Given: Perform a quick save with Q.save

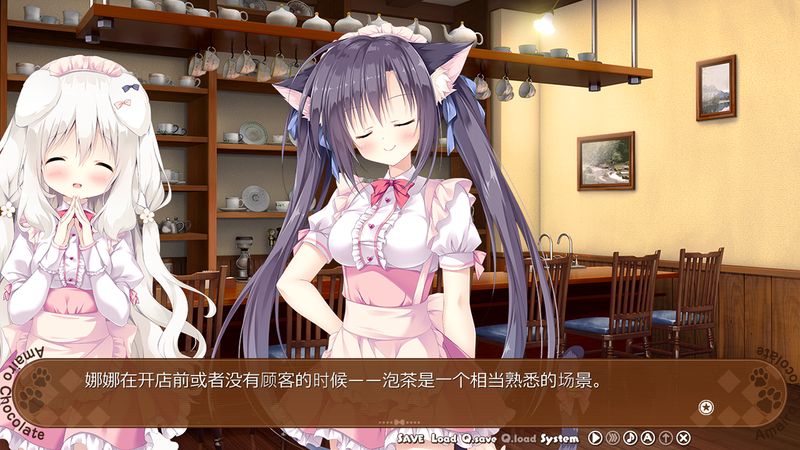Looking at the screenshot, I should coord(478,438).
